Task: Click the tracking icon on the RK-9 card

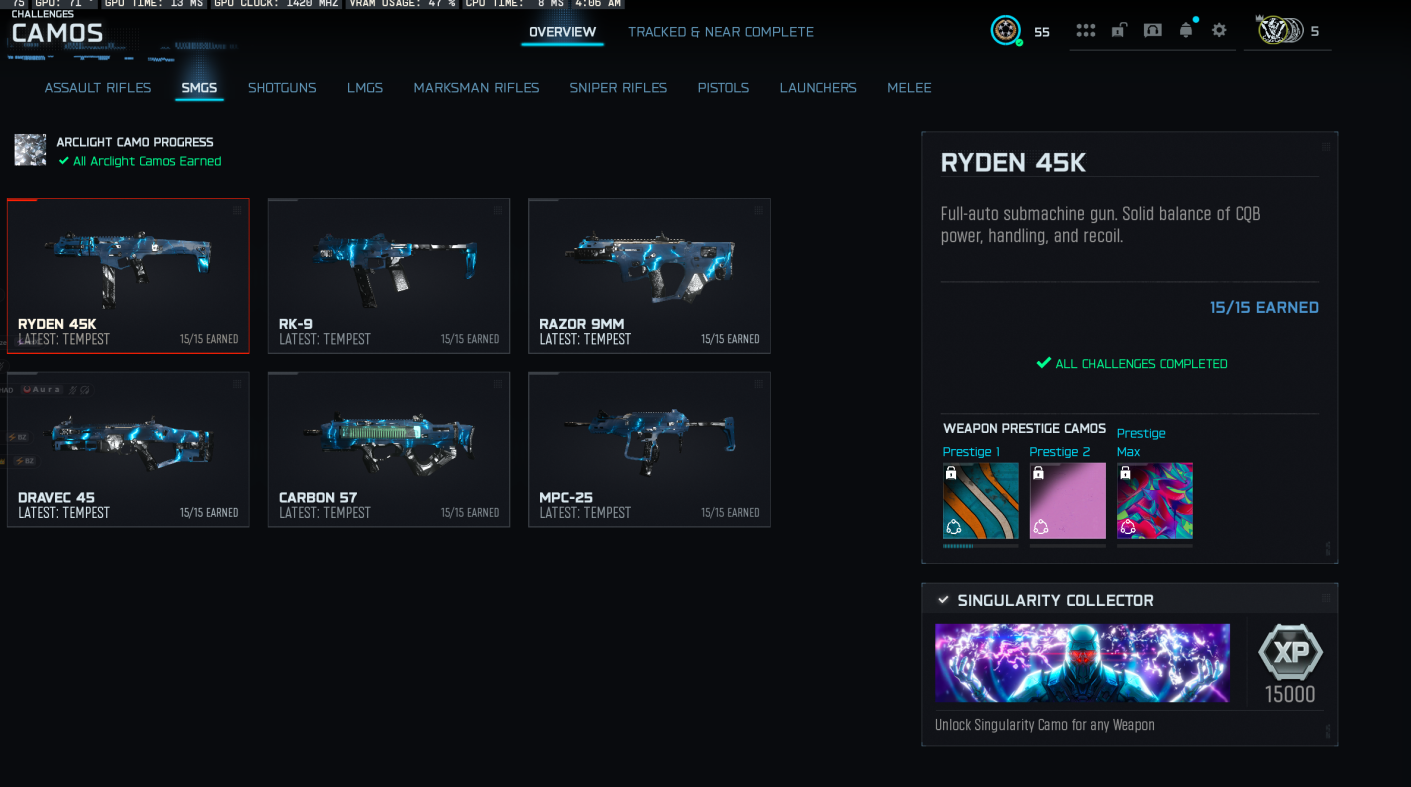Action: point(497,210)
